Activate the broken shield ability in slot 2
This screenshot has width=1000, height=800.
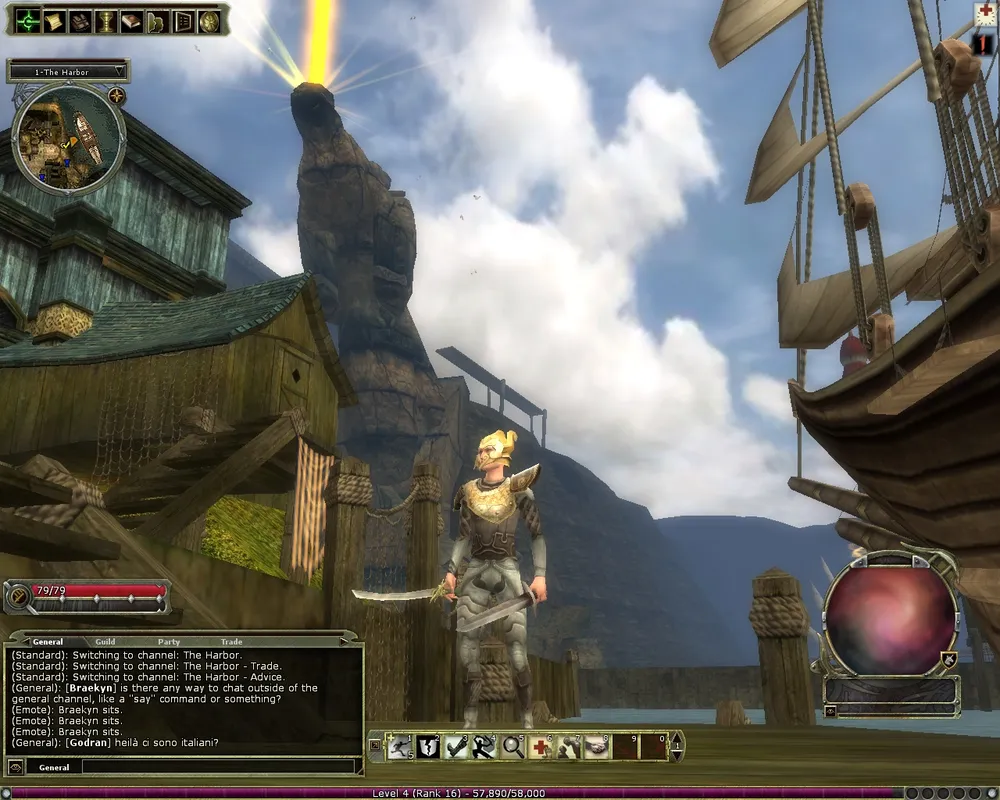[430, 746]
